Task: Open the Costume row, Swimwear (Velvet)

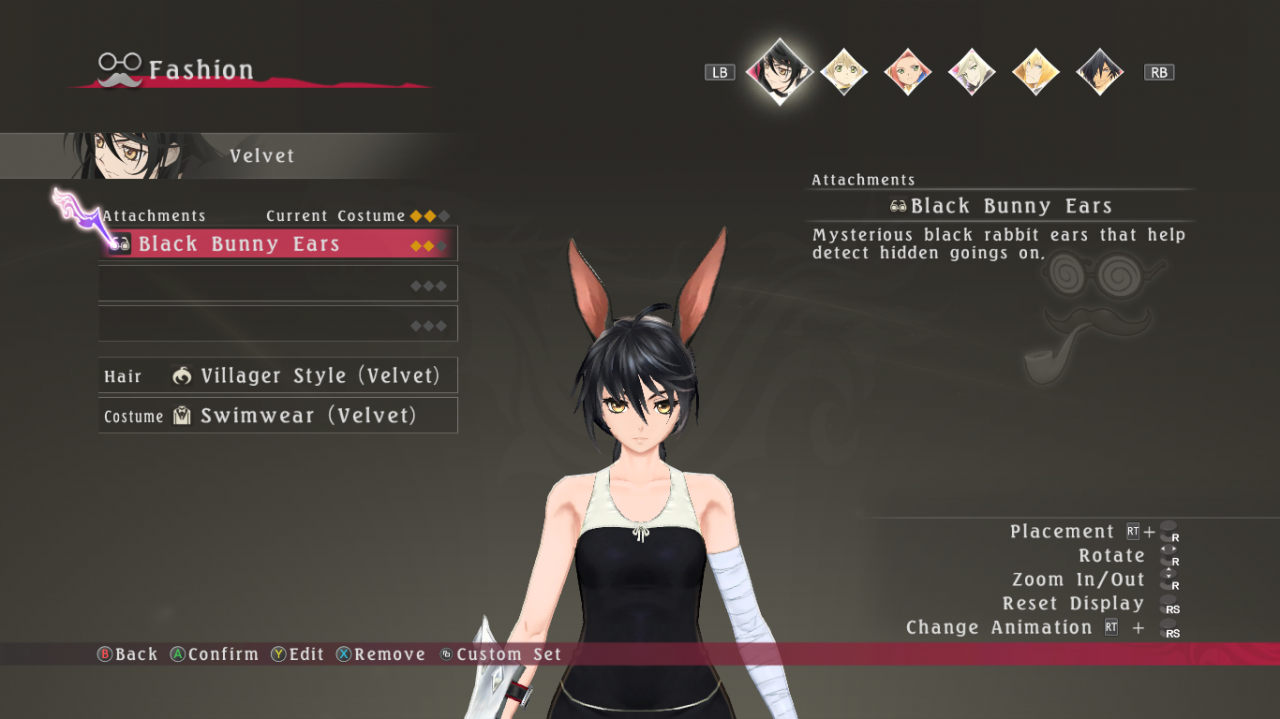Action: pyautogui.click(x=277, y=416)
